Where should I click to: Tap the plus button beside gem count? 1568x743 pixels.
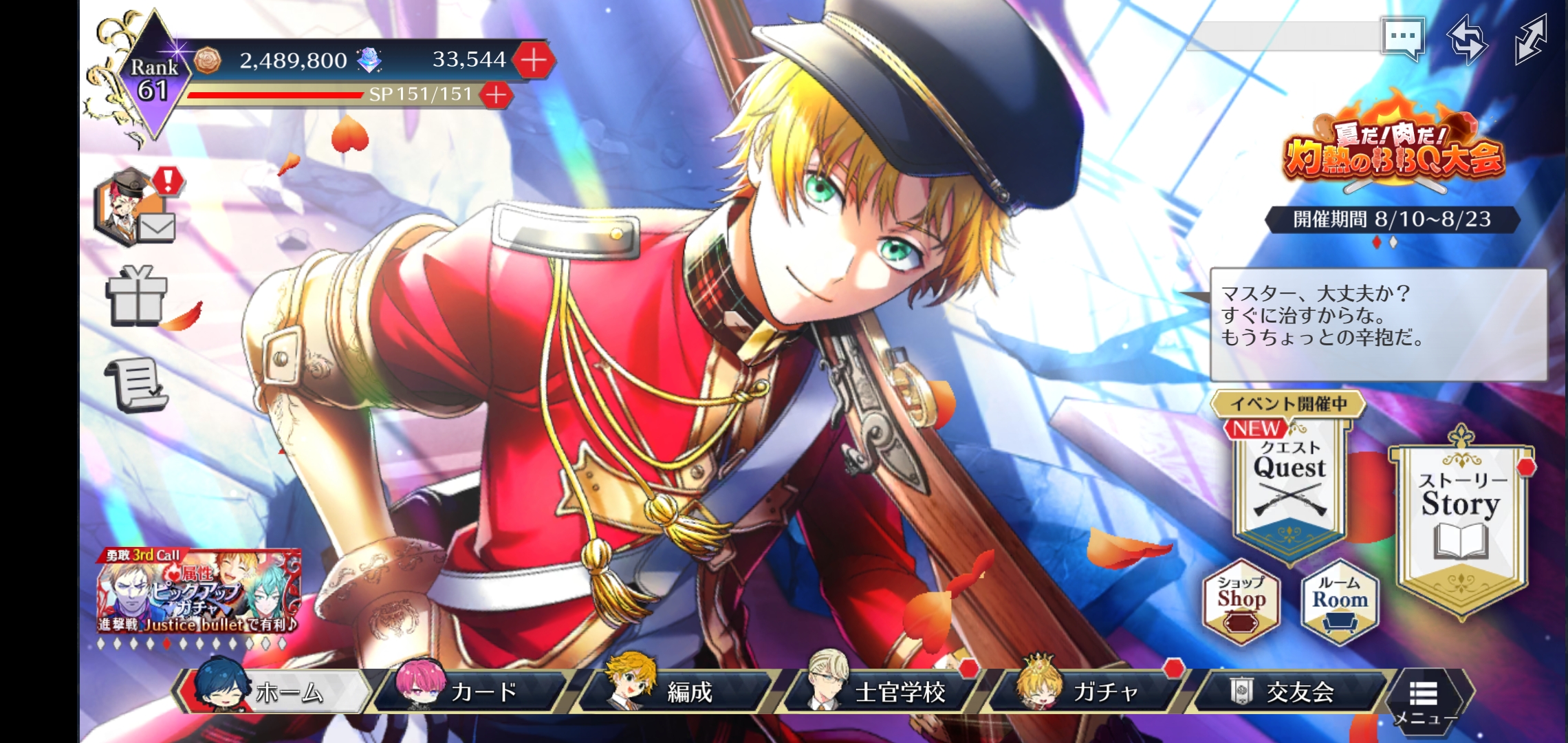coord(534,61)
